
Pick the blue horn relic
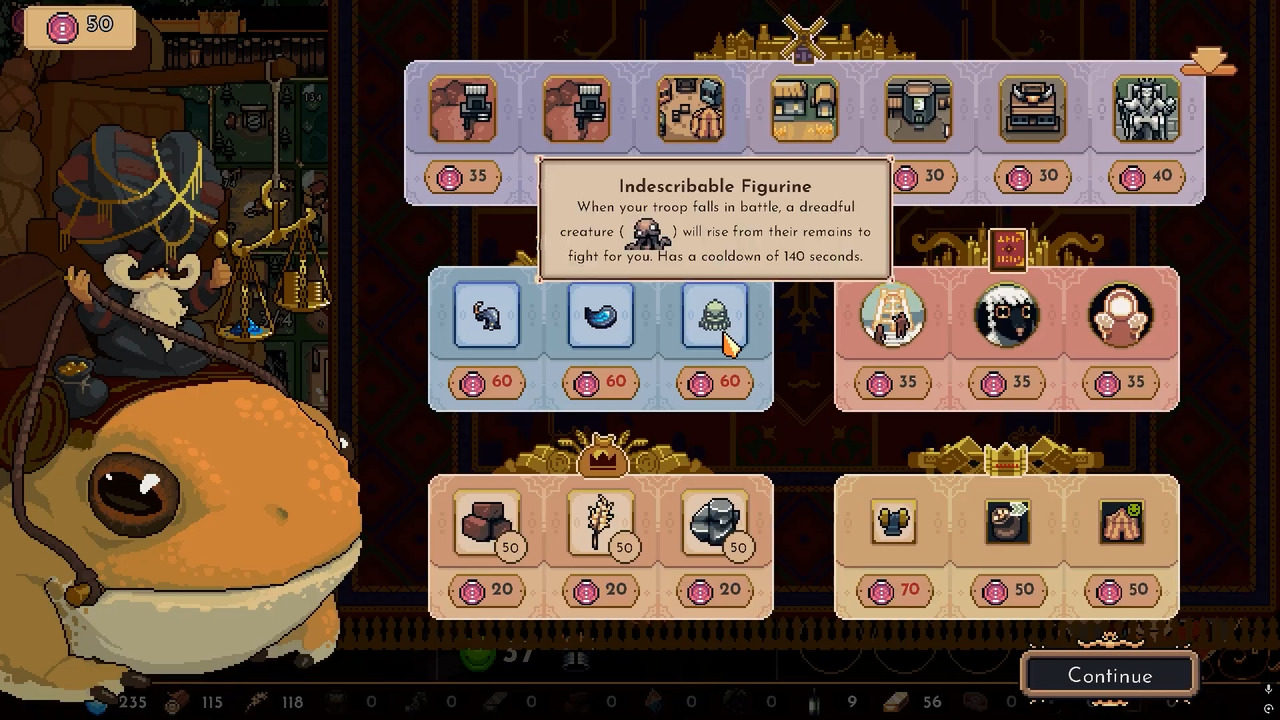pyautogui.click(x=600, y=316)
